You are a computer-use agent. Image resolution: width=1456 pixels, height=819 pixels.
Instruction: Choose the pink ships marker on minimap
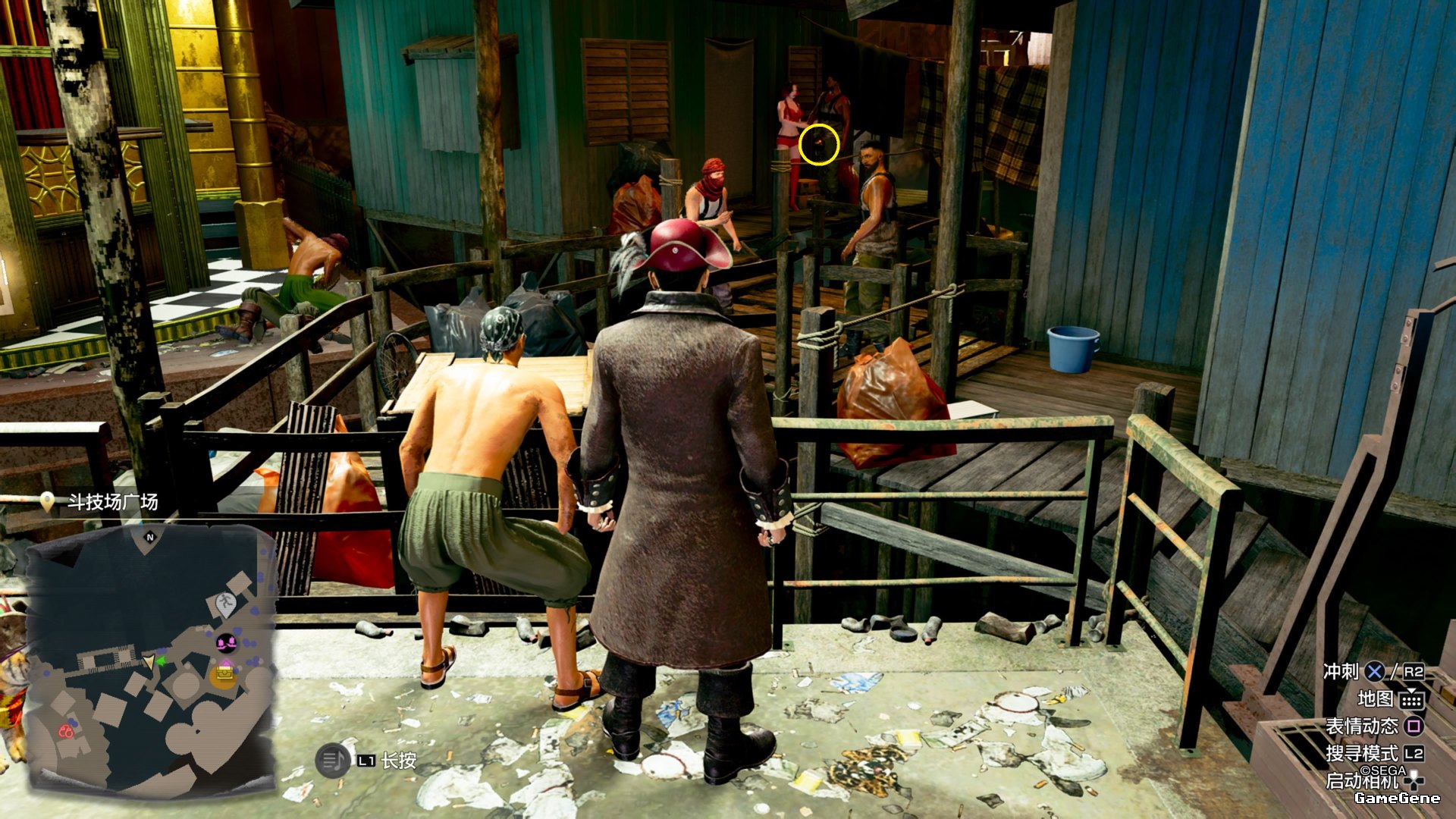point(226,644)
